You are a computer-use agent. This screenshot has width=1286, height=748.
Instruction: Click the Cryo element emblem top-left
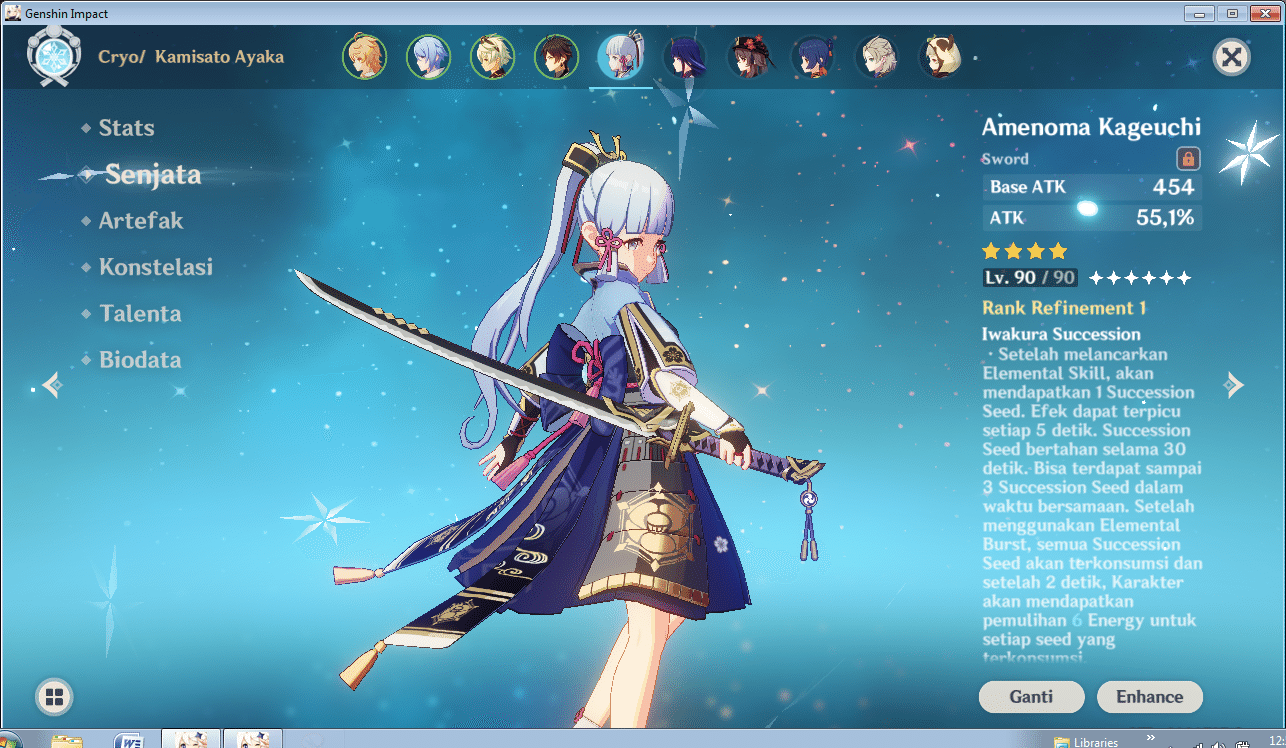[x=55, y=56]
